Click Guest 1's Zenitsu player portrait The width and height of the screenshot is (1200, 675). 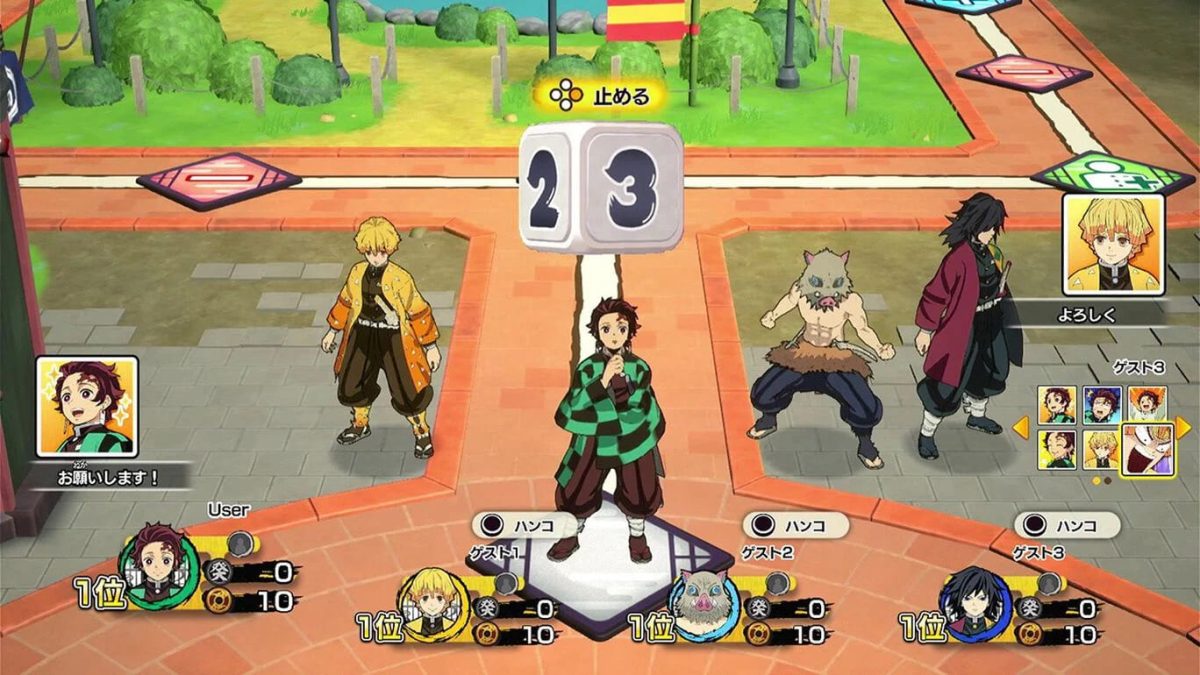(433, 603)
